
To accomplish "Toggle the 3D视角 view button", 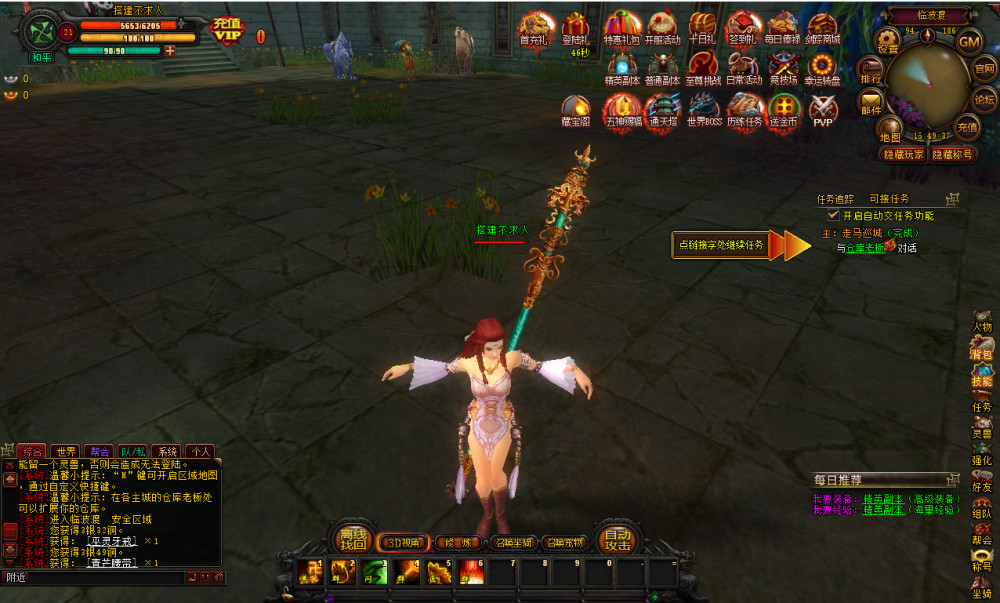I will click(403, 543).
